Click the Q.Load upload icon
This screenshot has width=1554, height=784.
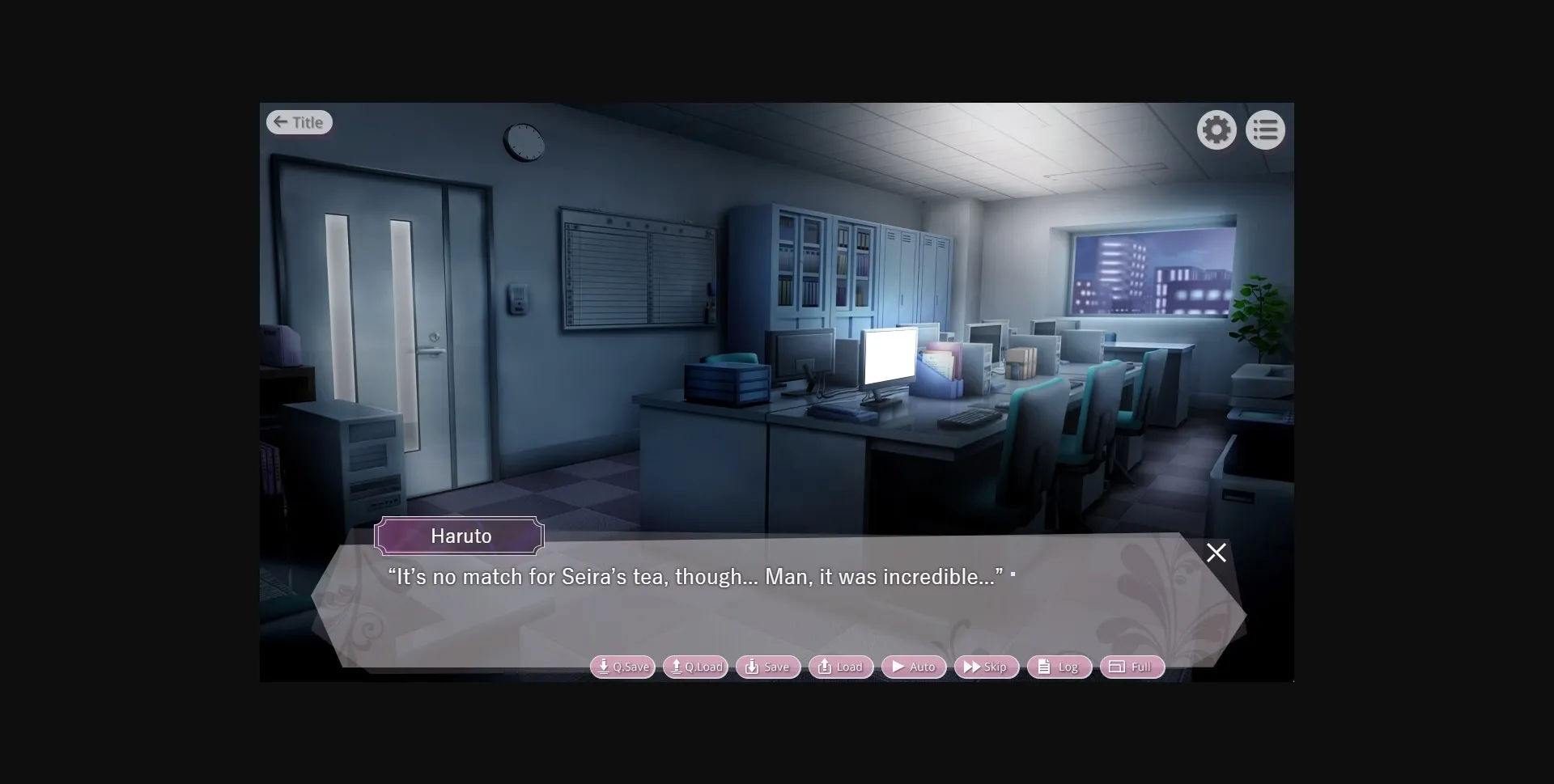pos(676,667)
